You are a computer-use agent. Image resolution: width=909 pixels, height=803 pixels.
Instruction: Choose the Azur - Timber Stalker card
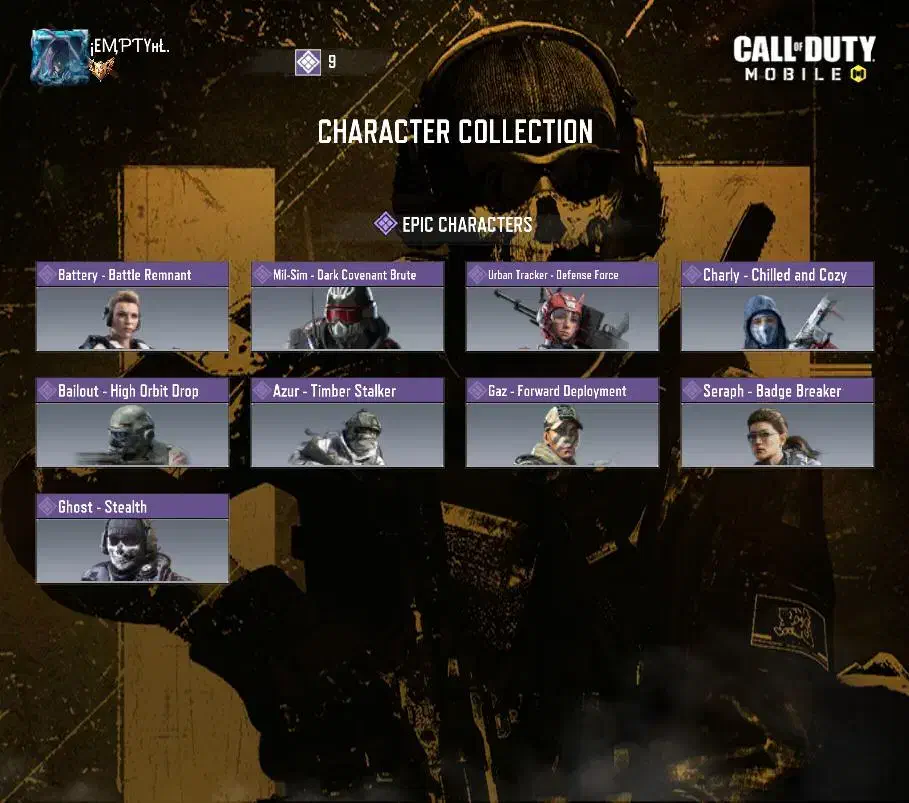pos(347,423)
